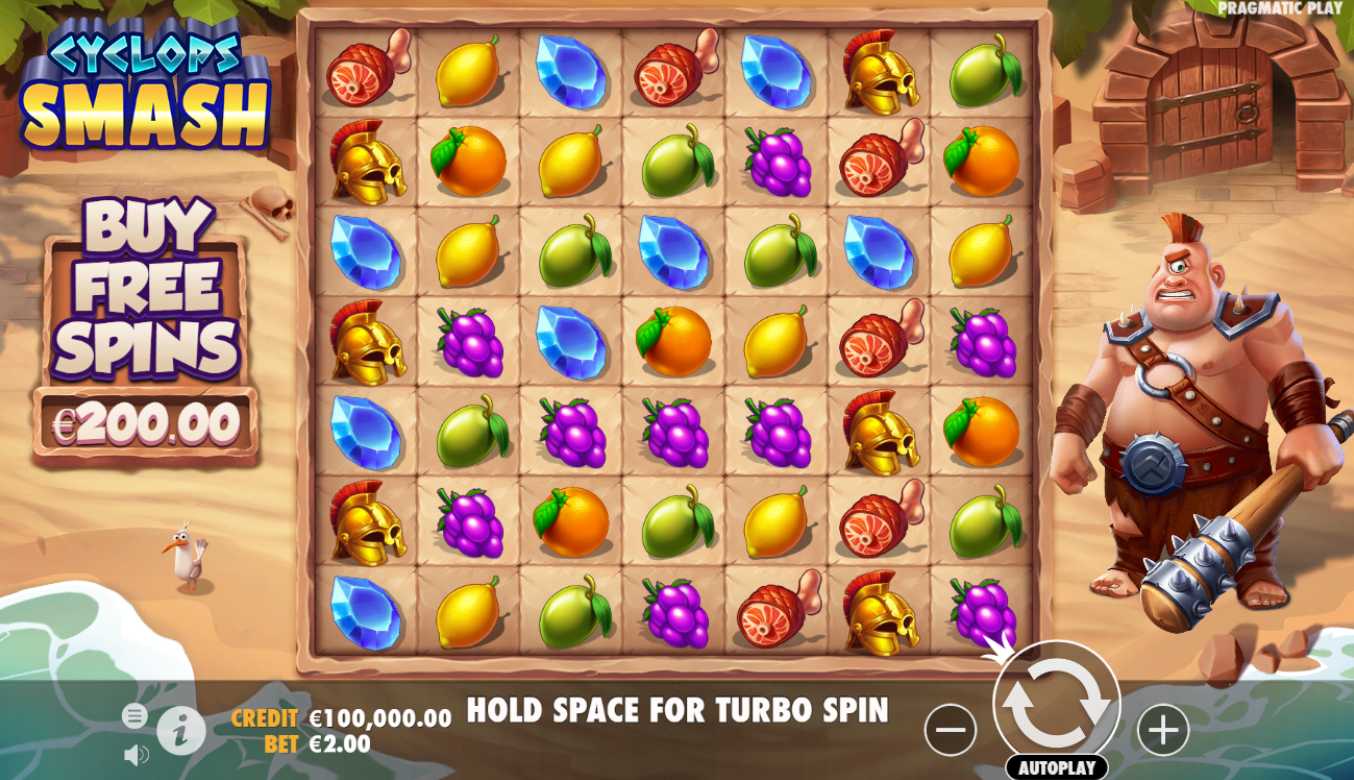
Task: Decrease the bet with the minus button
Action: [950, 730]
